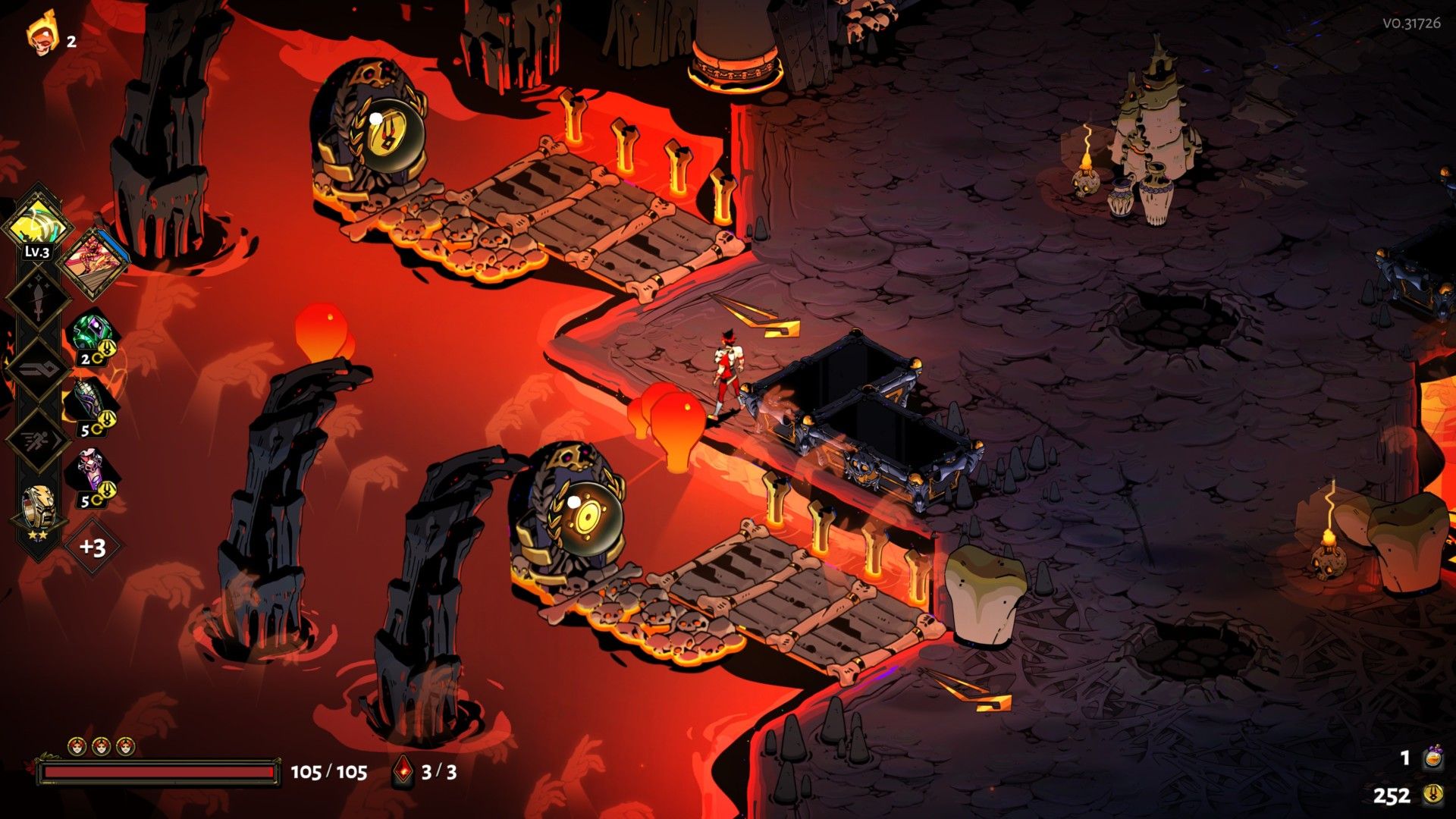Click the third Death Defiance portrait
Viewport: 1456px width, 819px height.
(126, 745)
